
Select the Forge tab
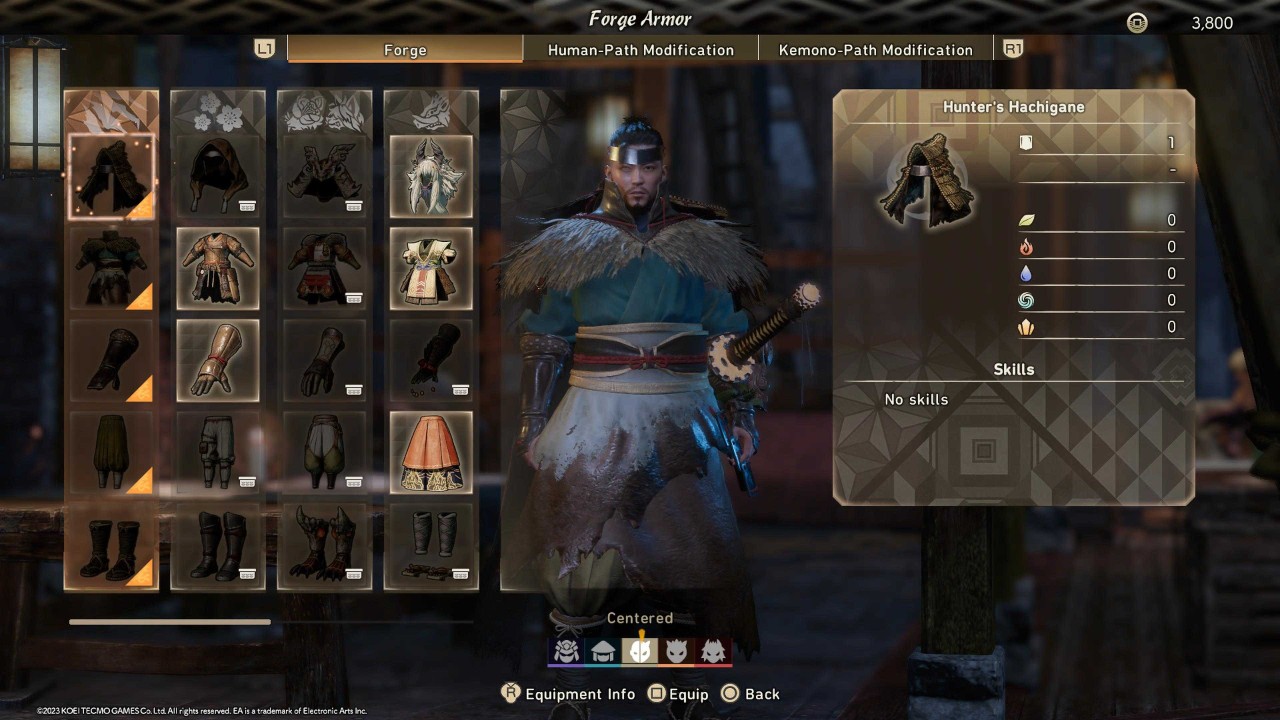click(x=404, y=49)
